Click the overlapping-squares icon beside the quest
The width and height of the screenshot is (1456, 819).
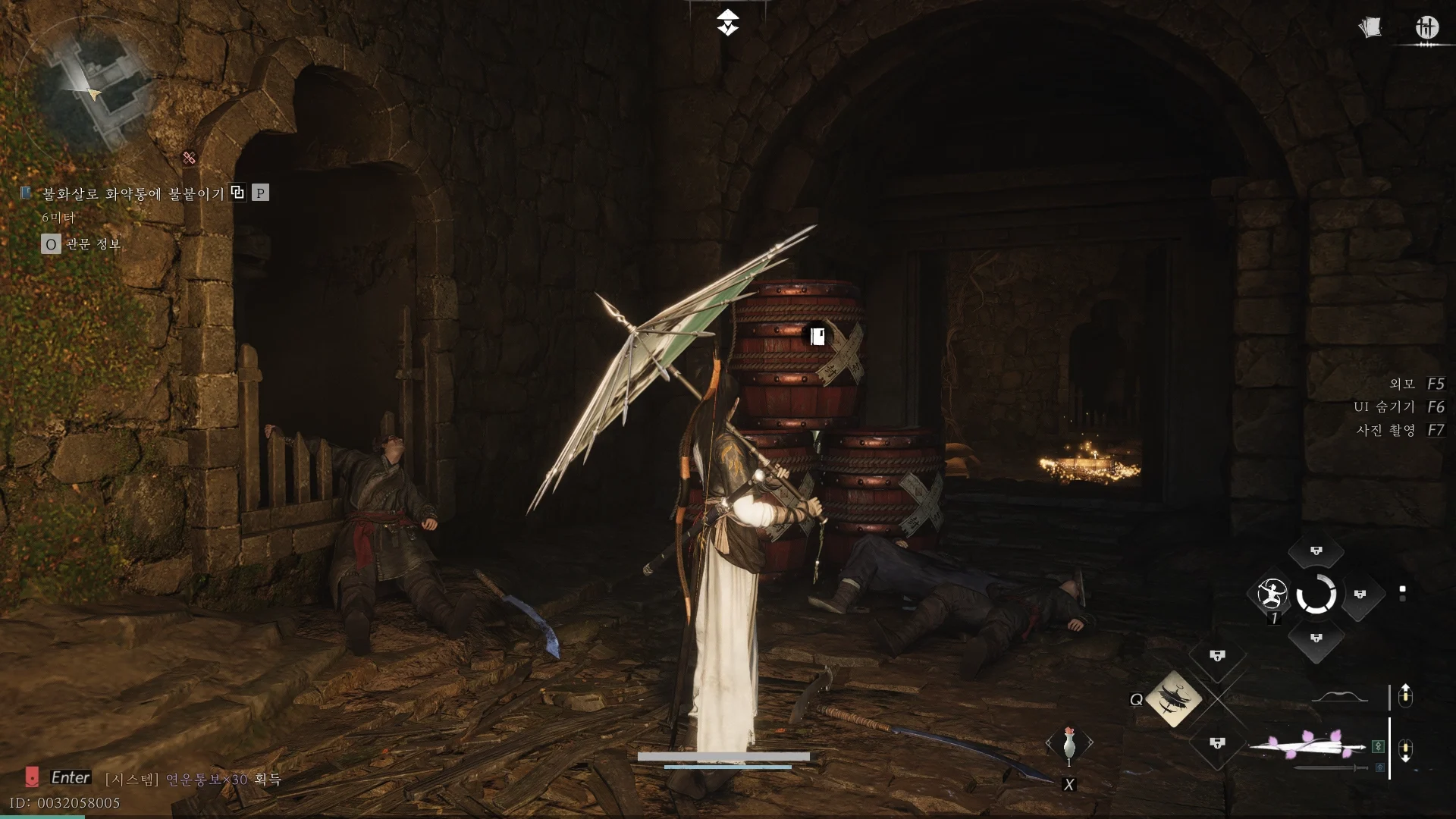point(237,193)
